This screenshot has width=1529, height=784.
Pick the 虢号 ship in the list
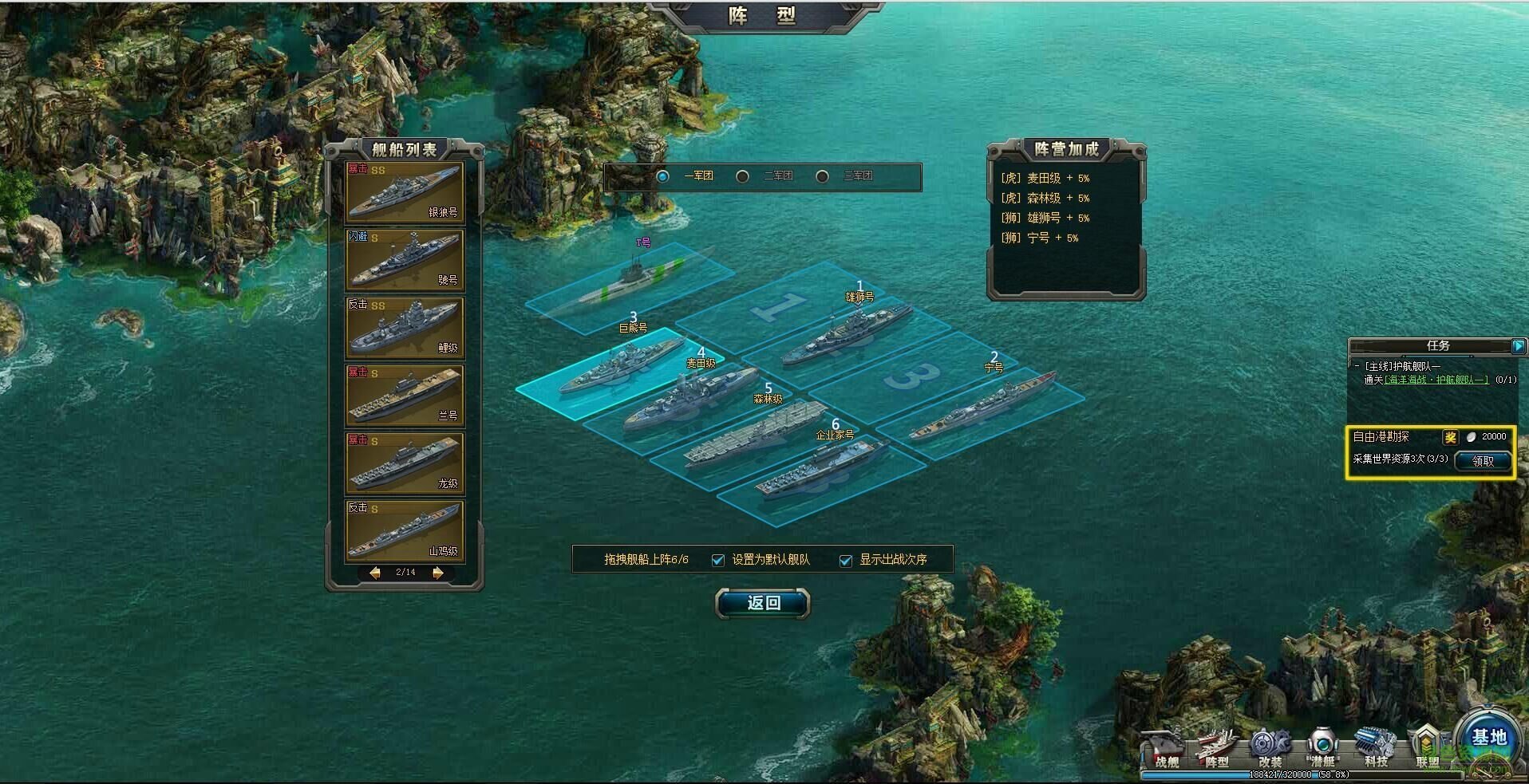405,260
